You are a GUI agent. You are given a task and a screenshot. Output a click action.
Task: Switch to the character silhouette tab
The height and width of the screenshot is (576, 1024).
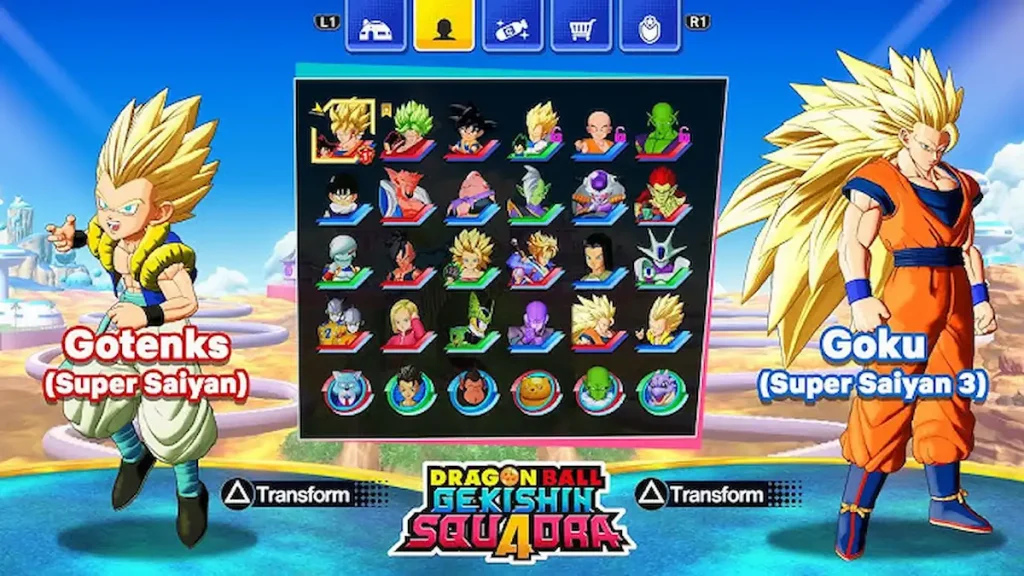pyautogui.click(x=444, y=27)
